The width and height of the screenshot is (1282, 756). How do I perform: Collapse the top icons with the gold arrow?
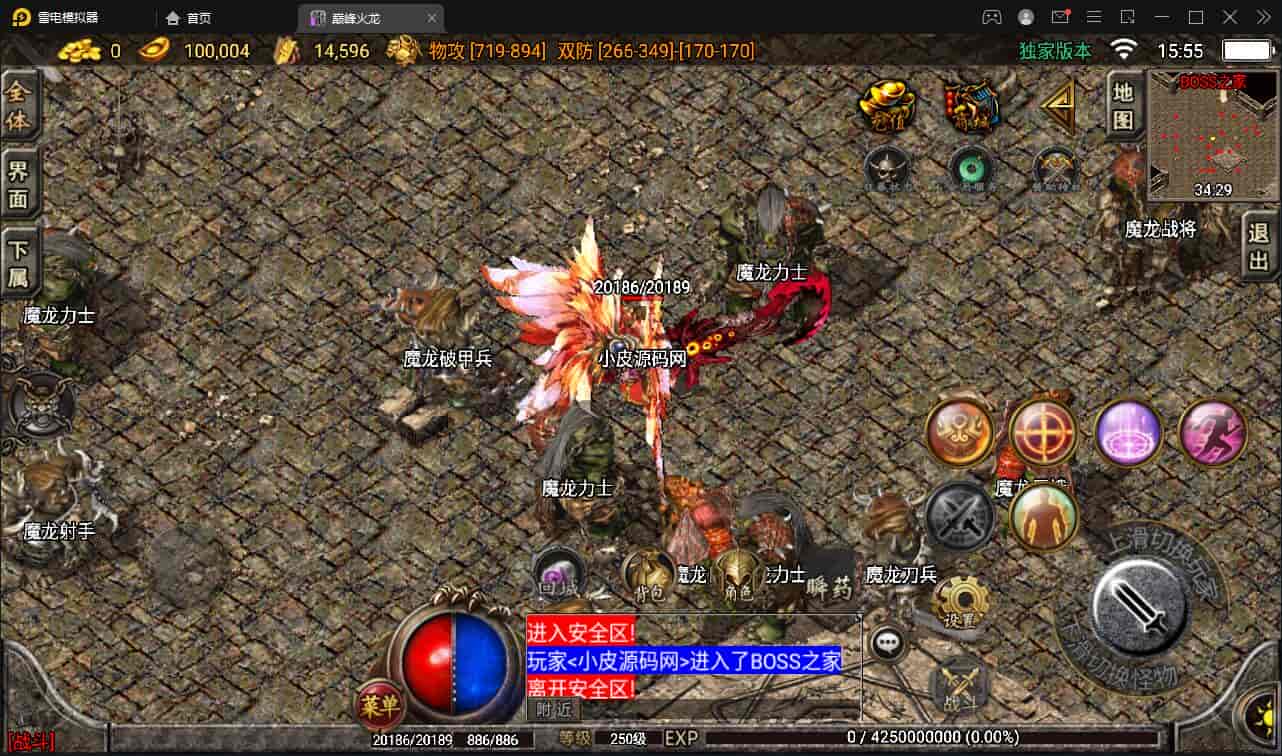(1058, 105)
